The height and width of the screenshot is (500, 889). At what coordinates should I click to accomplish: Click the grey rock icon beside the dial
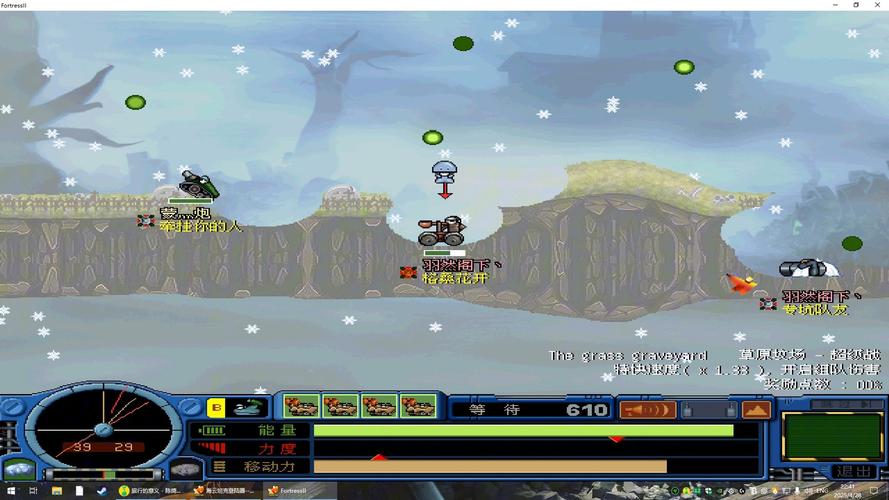(183, 468)
